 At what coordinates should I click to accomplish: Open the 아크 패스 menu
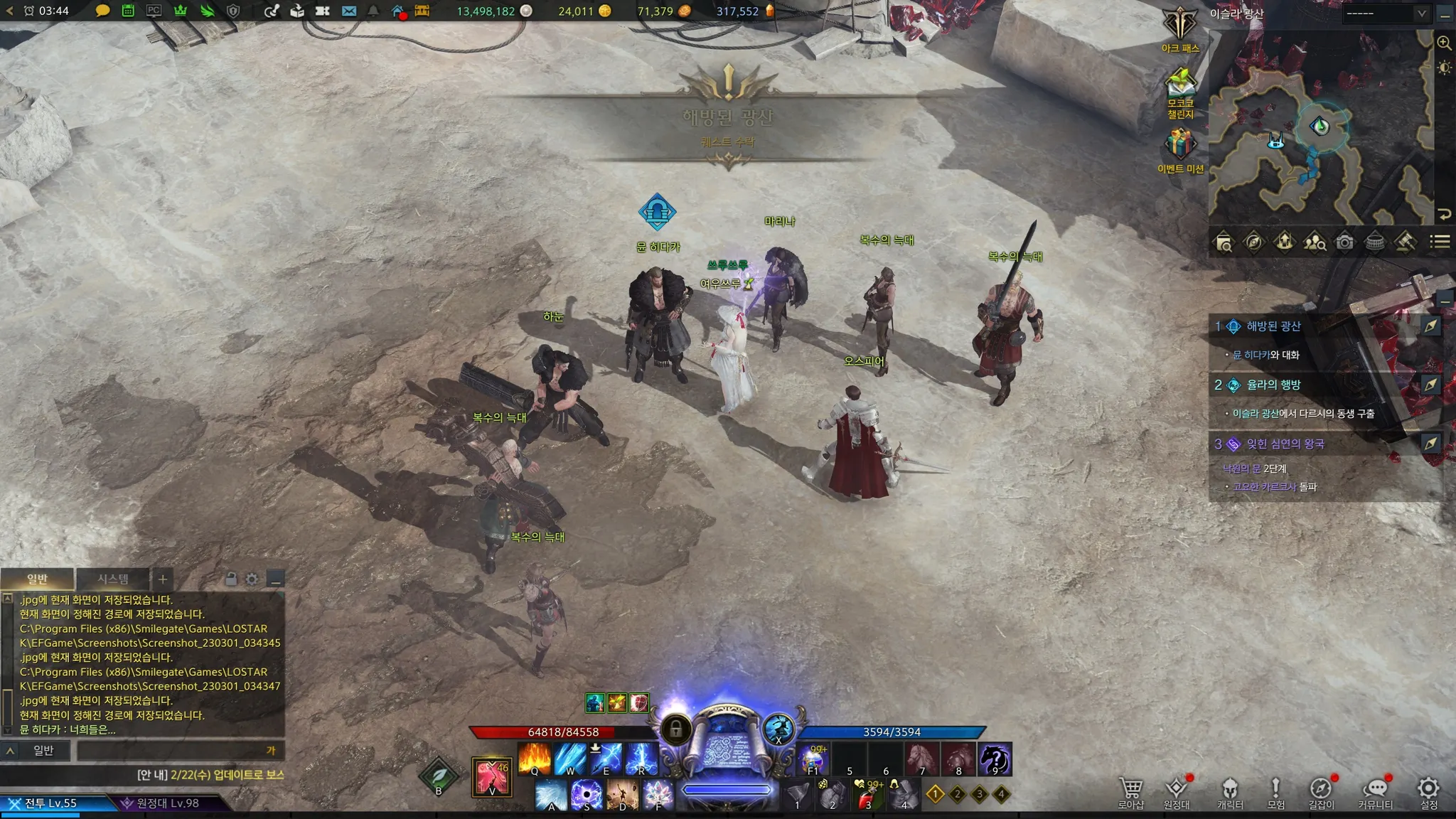[x=1179, y=26]
